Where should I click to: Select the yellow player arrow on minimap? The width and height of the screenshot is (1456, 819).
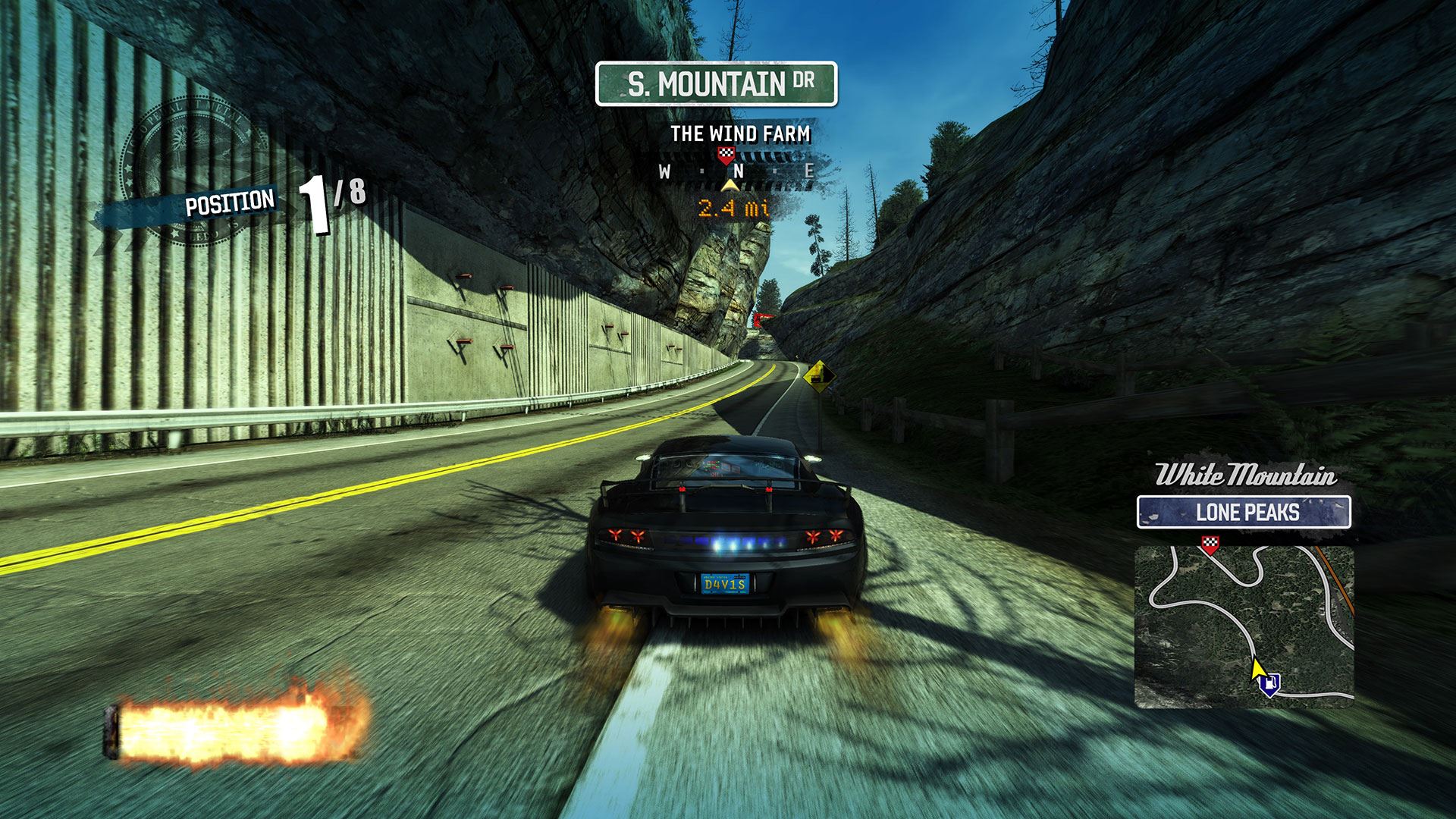tap(1257, 670)
